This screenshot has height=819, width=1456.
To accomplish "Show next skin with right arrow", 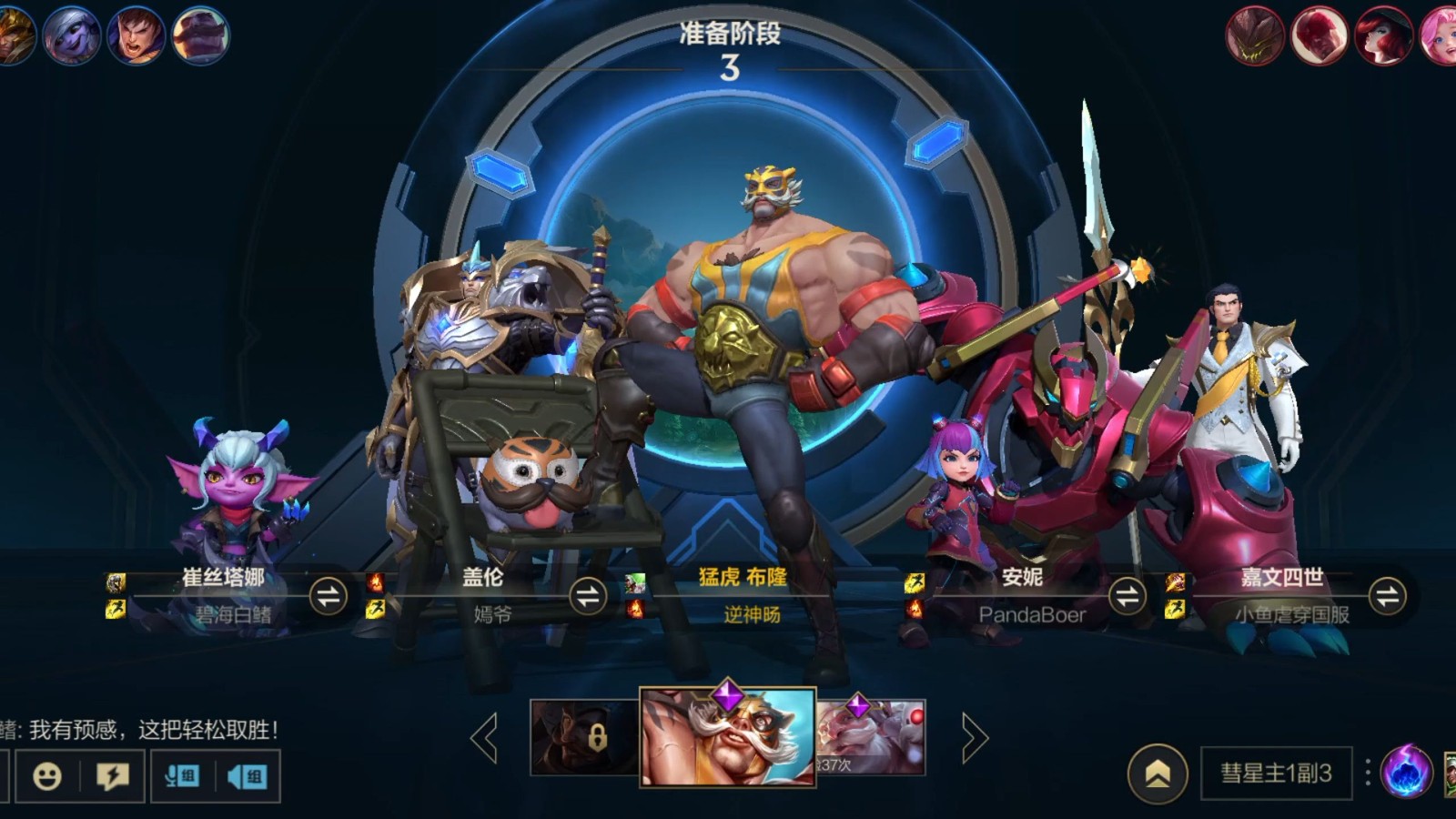I will click(973, 737).
